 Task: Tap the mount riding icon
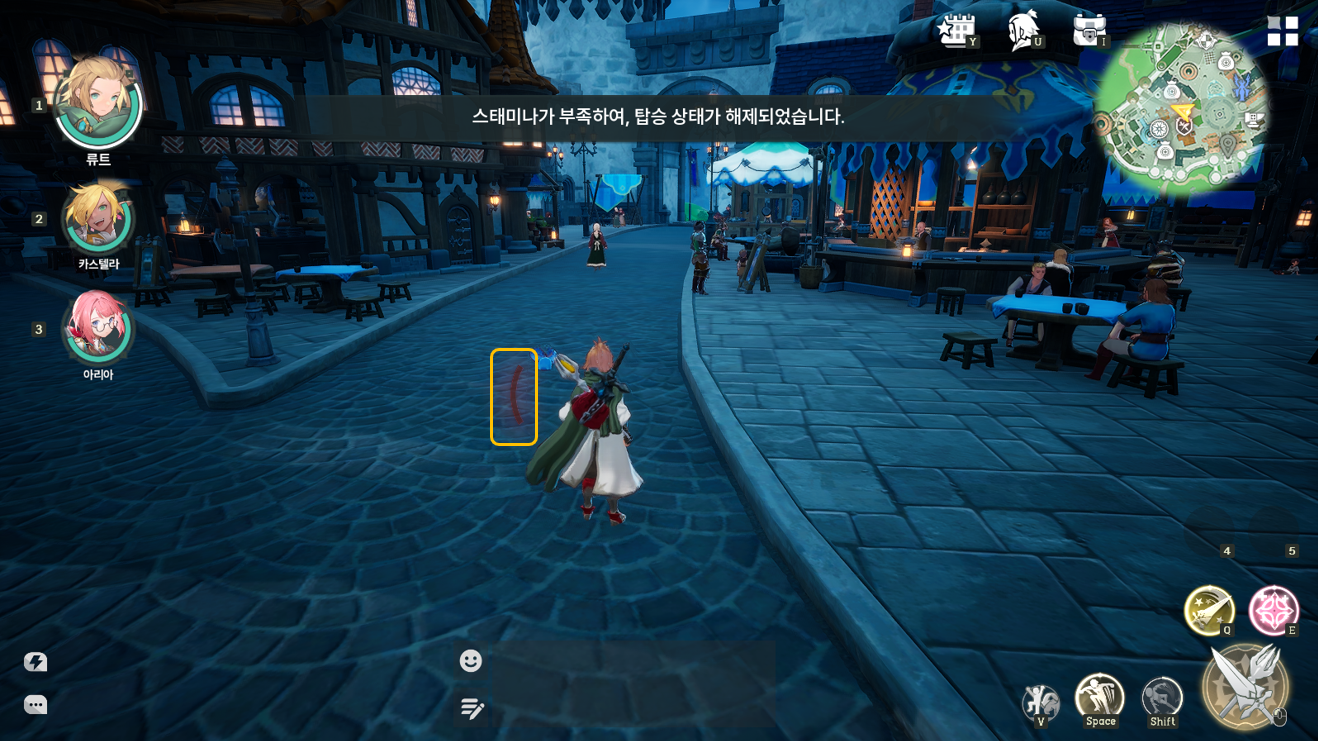coord(1040,702)
